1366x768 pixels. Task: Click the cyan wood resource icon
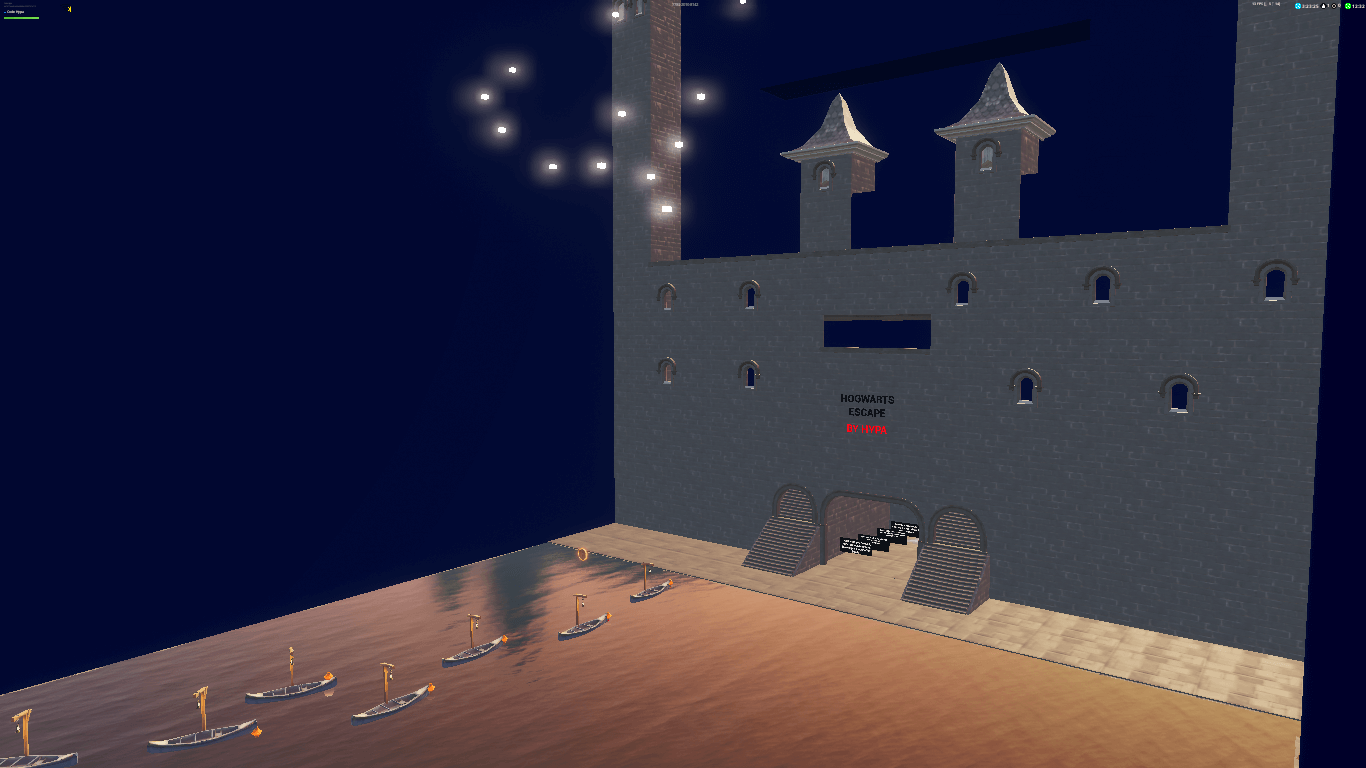click(1298, 6)
